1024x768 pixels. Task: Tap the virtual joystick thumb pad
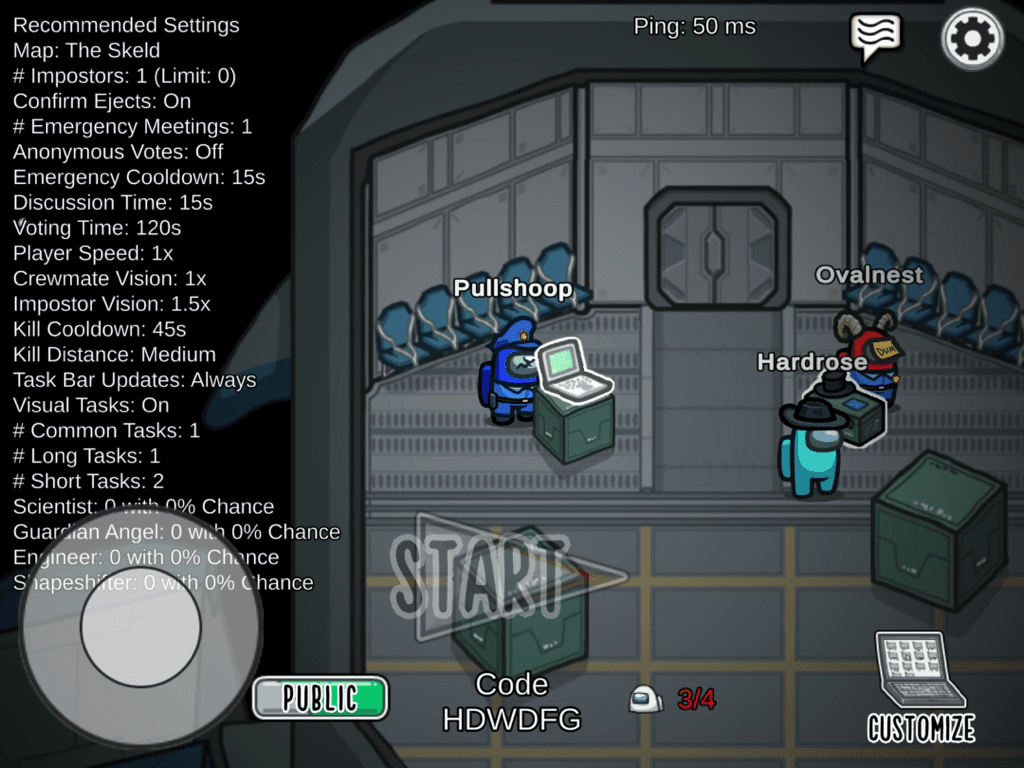click(140, 626)
